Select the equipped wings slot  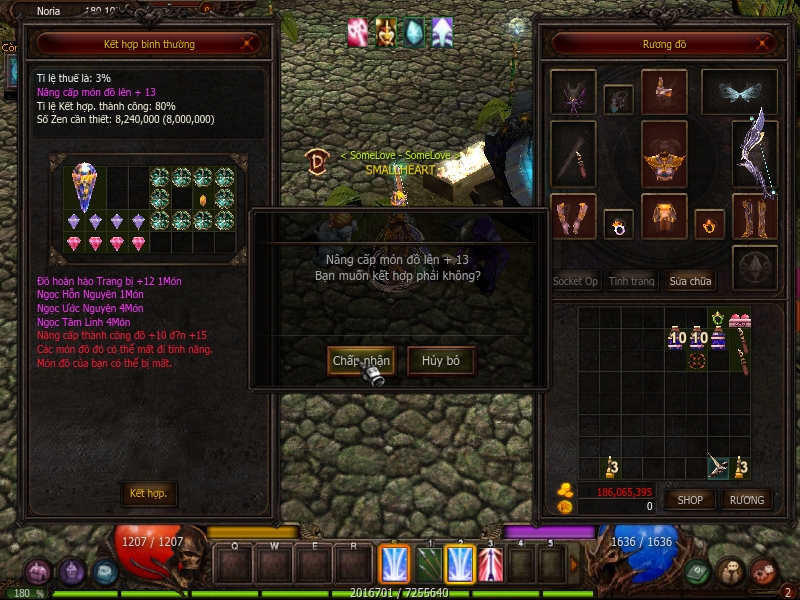[x=738, y=92]
